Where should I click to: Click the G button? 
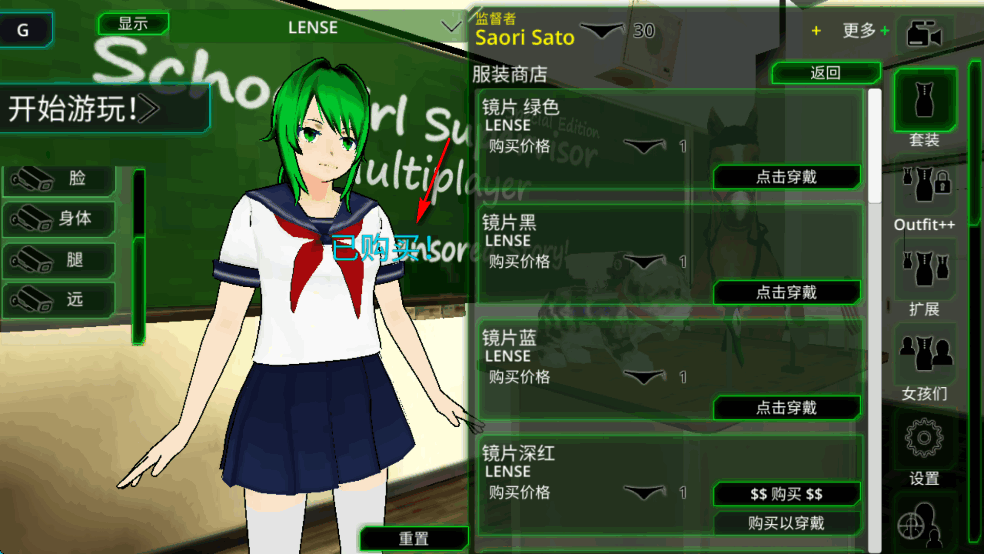click(23, 30)
